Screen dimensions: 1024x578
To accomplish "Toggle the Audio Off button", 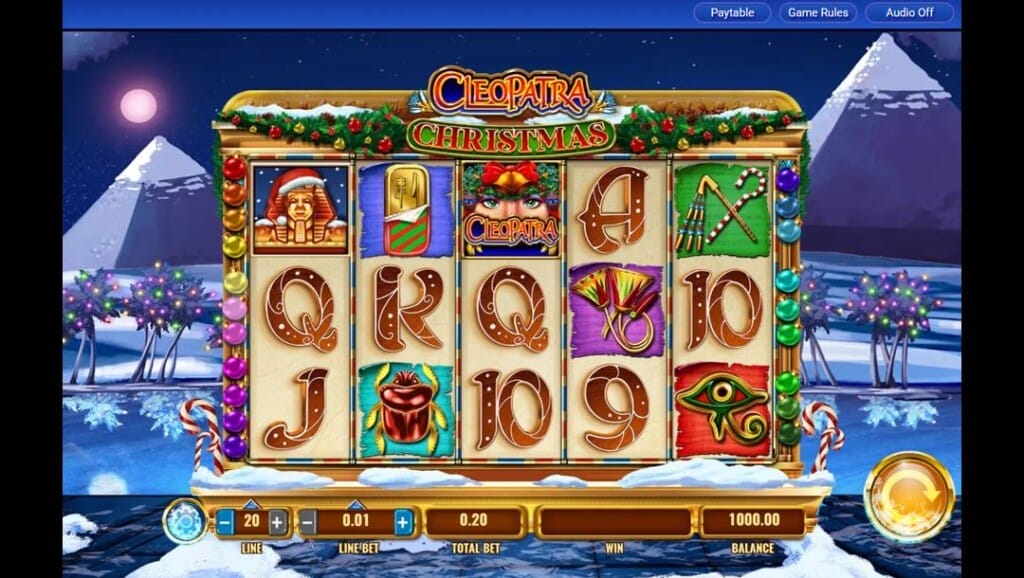I will click(910, 13).
